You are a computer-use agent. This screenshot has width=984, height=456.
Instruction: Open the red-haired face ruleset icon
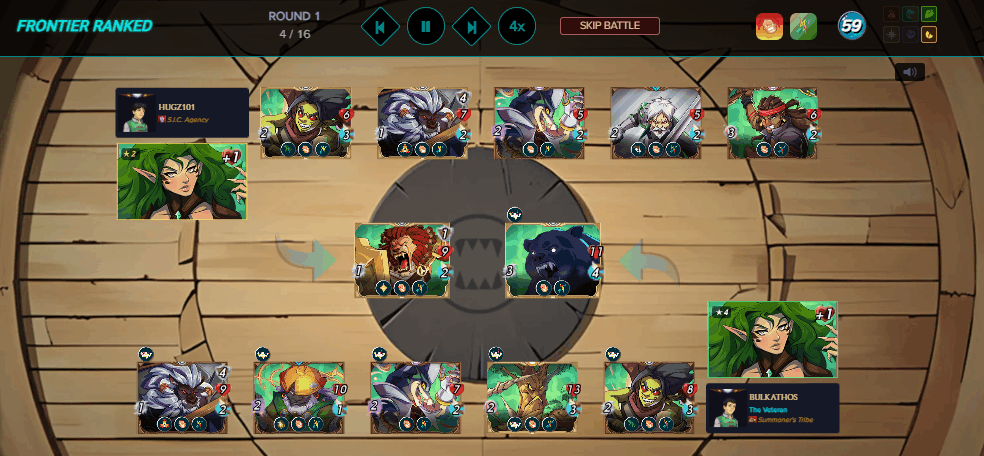coord(769,27)
